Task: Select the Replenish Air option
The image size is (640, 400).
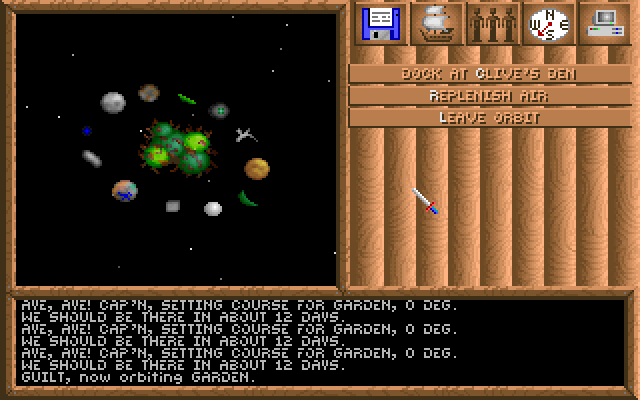Action: [489, 95]
